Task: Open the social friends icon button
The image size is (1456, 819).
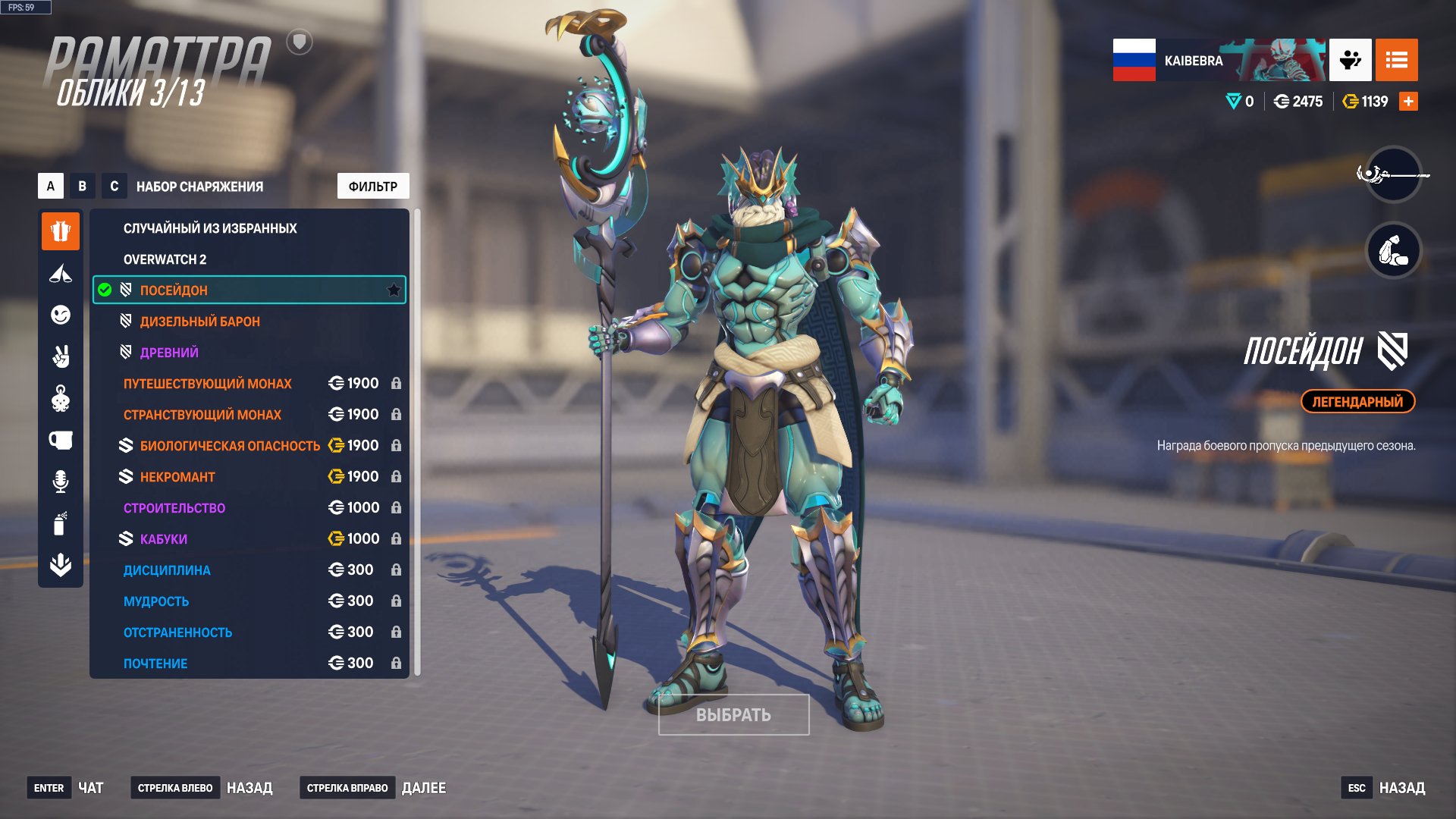Action: pyautogui.click(x=1350, y=60)
